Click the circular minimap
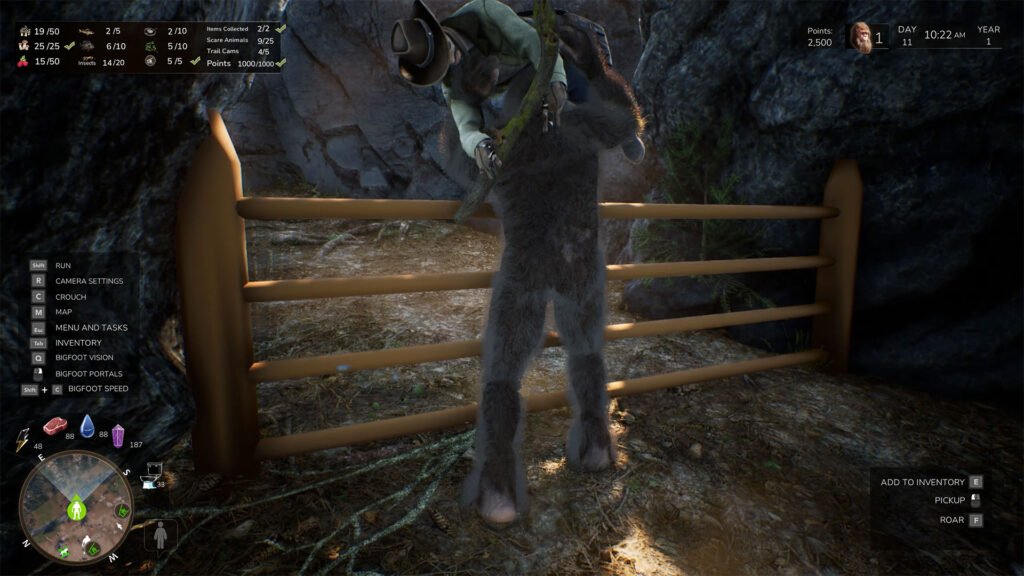 click(x=76, y=506)
